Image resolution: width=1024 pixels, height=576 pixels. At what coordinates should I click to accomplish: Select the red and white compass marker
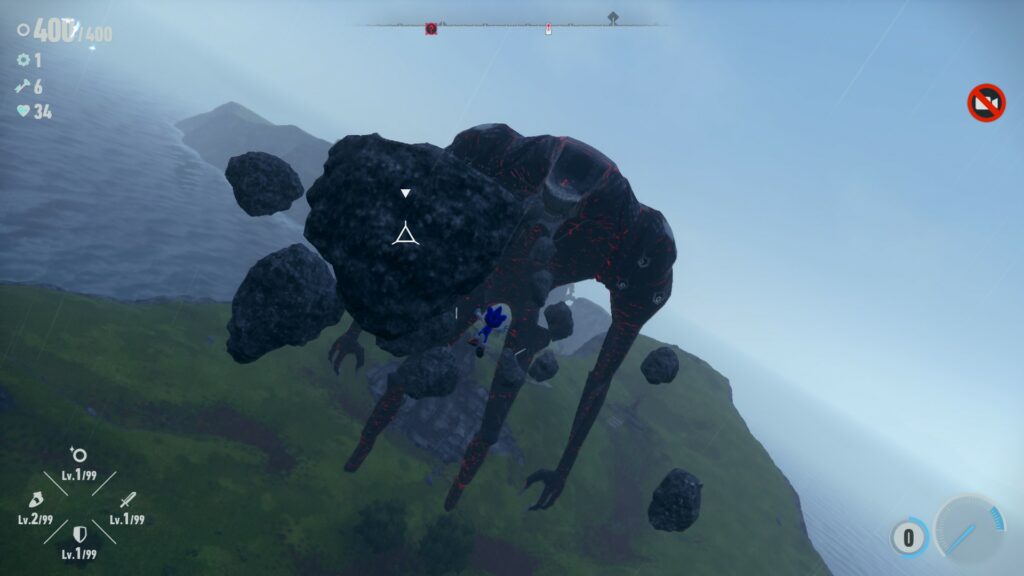[x=548, y=29]
